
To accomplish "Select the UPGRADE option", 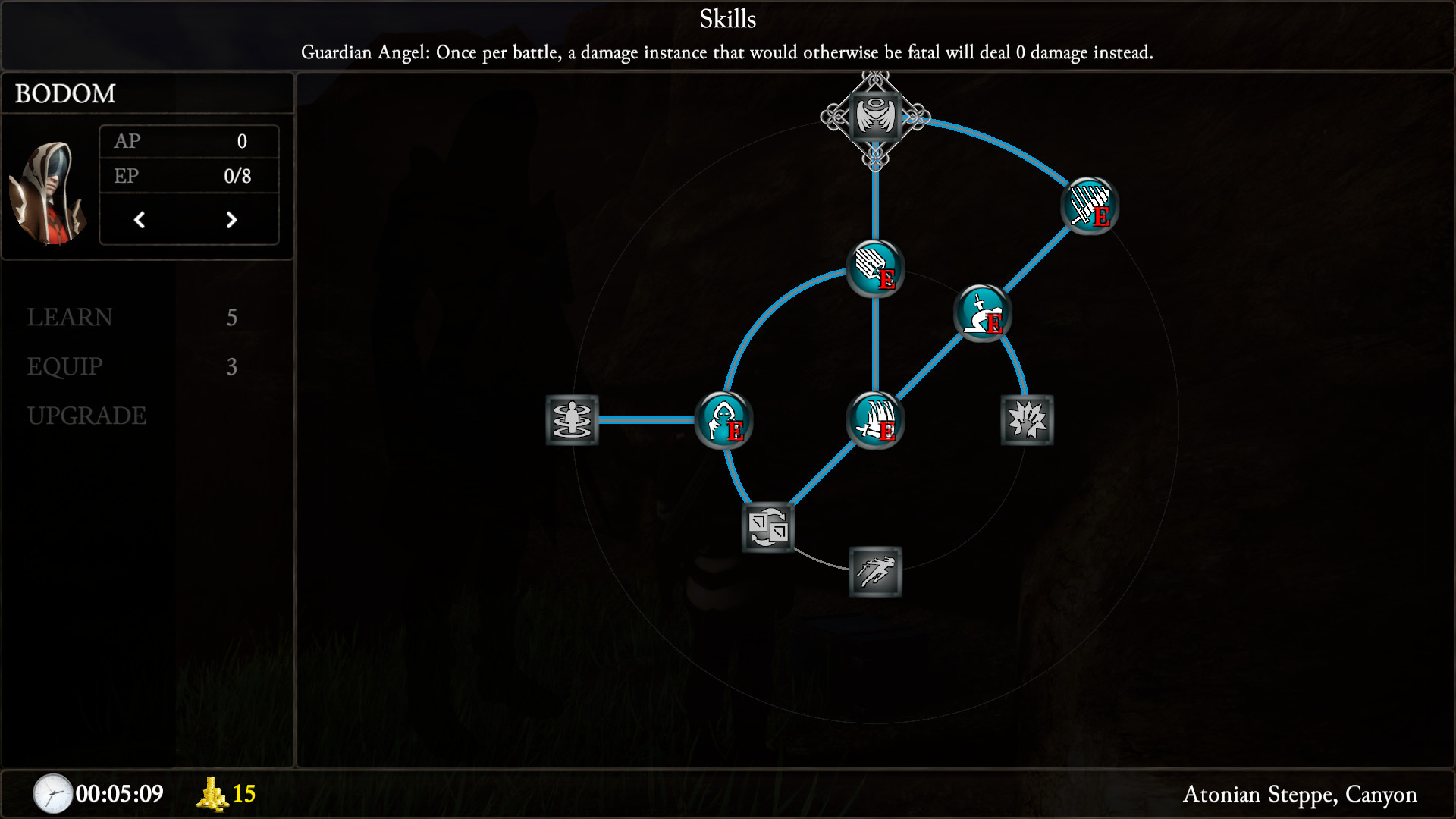I will [x=86, y=416].
